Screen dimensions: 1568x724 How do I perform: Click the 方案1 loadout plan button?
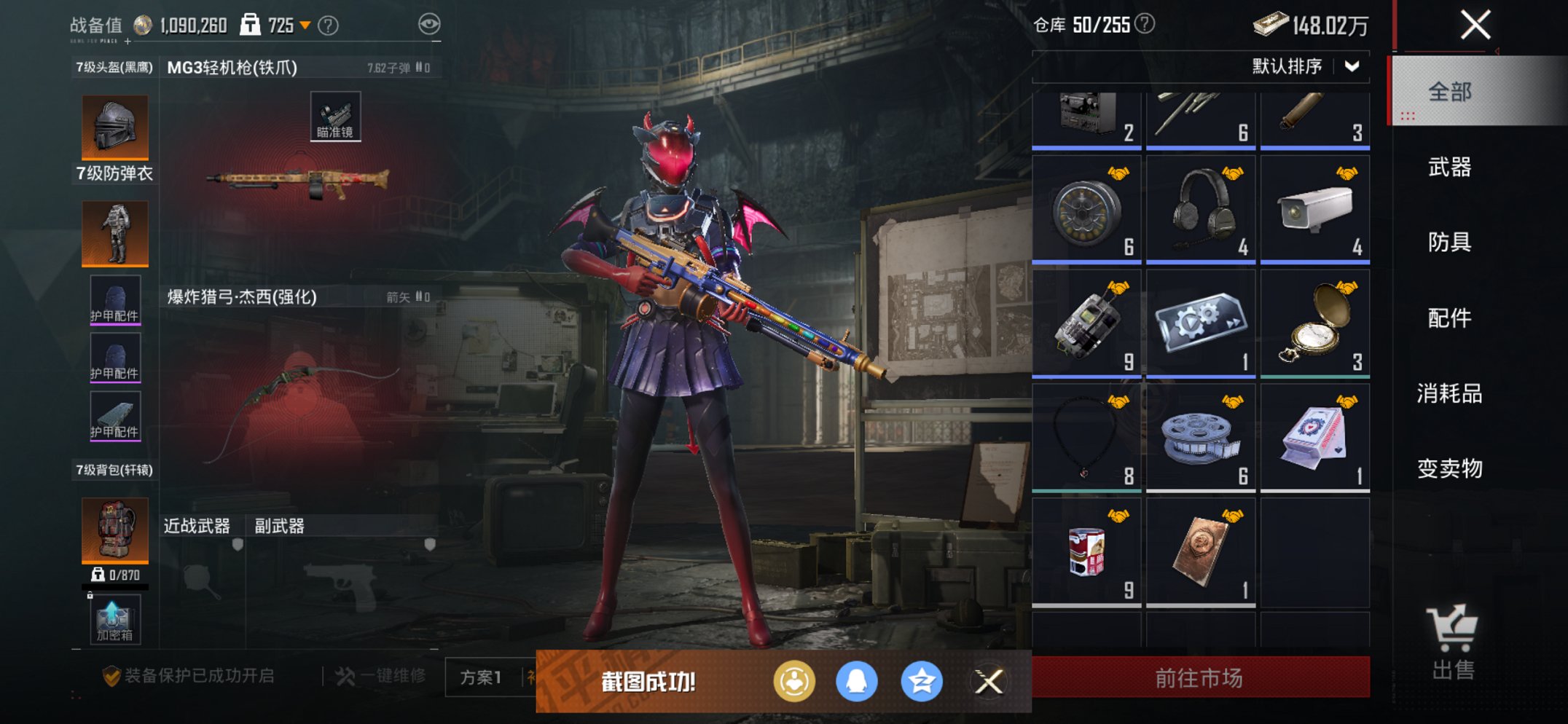click(481, 676)
